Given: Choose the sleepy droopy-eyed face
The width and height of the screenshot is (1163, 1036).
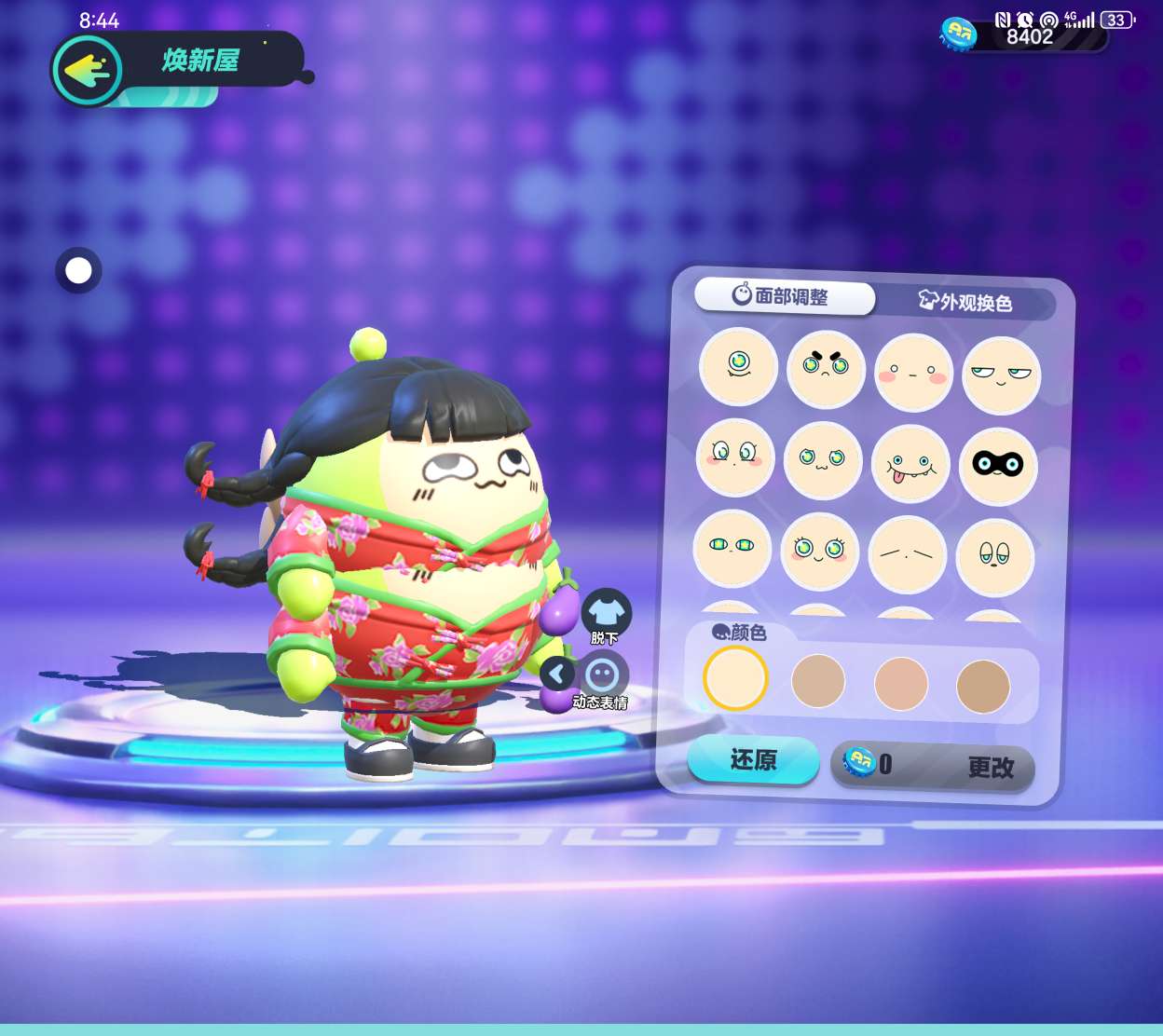Looking at the screenshot, I should point(994,557).
